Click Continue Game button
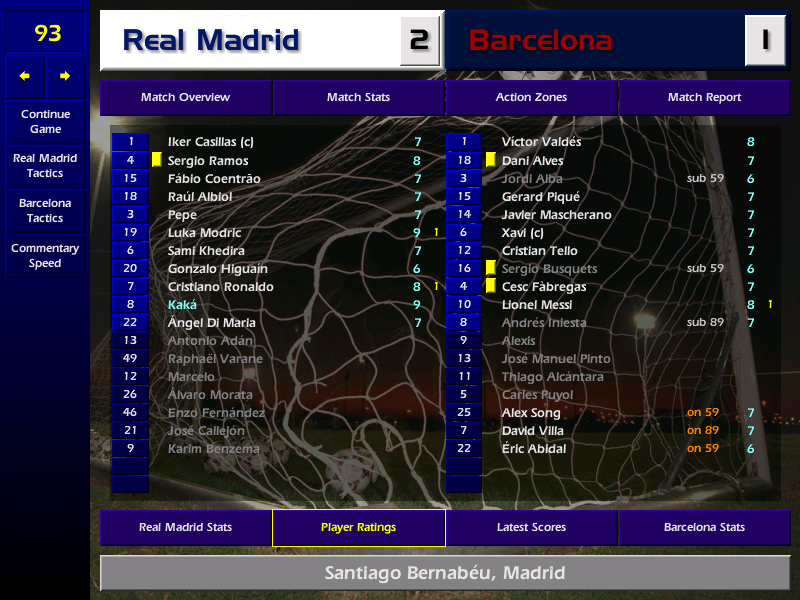This screenshot has height=600, width=800. click(45, 122)
